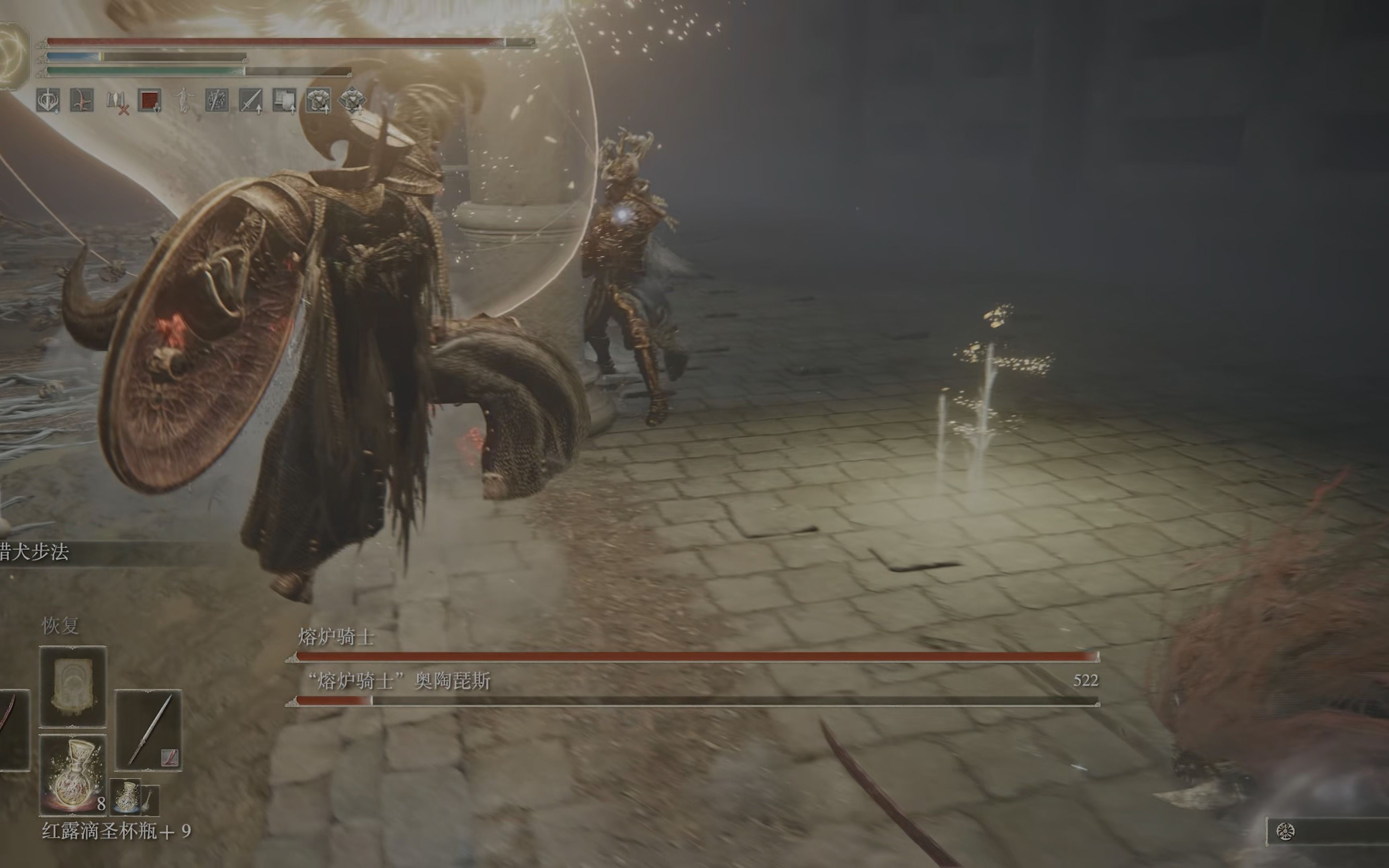Click the scroll with red X icon
This screenshot has width=1389, height=868.
[117, 101]
